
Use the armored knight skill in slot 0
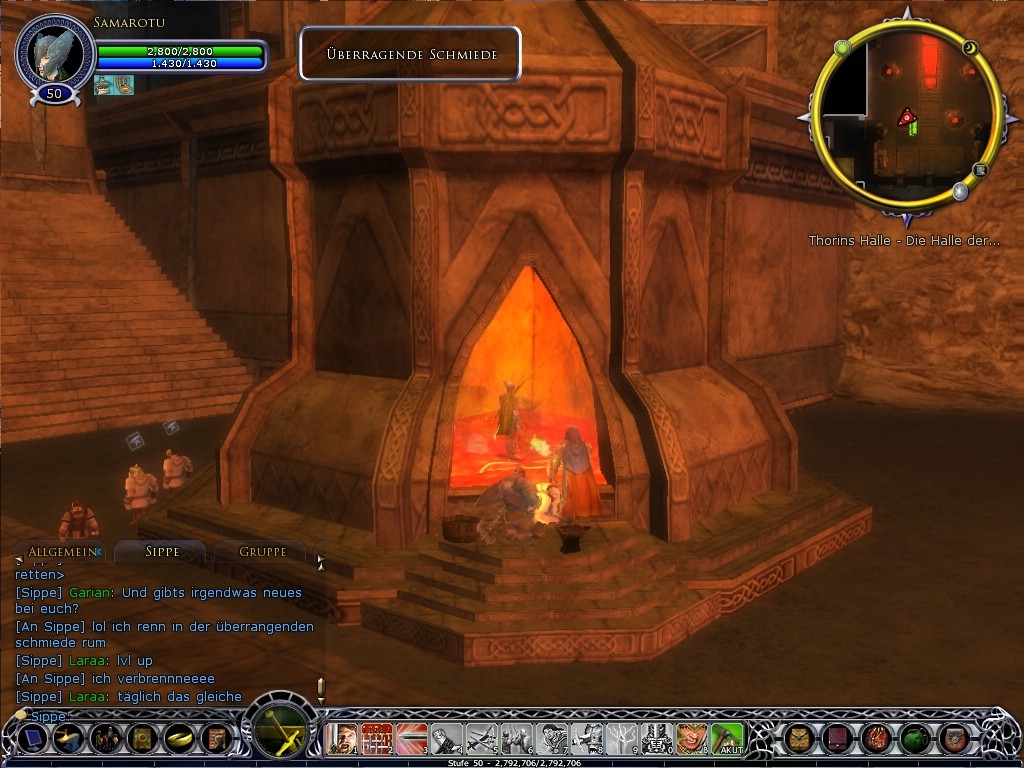point(657,739)
